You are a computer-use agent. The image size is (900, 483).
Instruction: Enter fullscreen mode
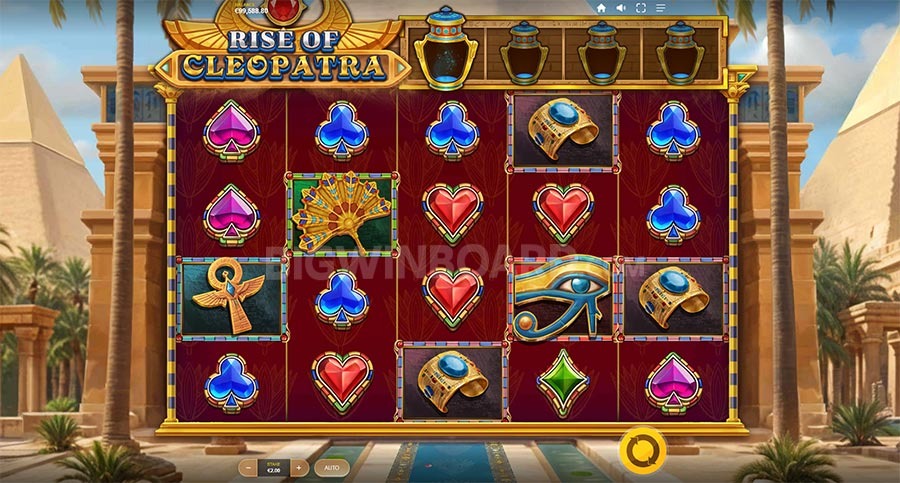click(640, 8)
